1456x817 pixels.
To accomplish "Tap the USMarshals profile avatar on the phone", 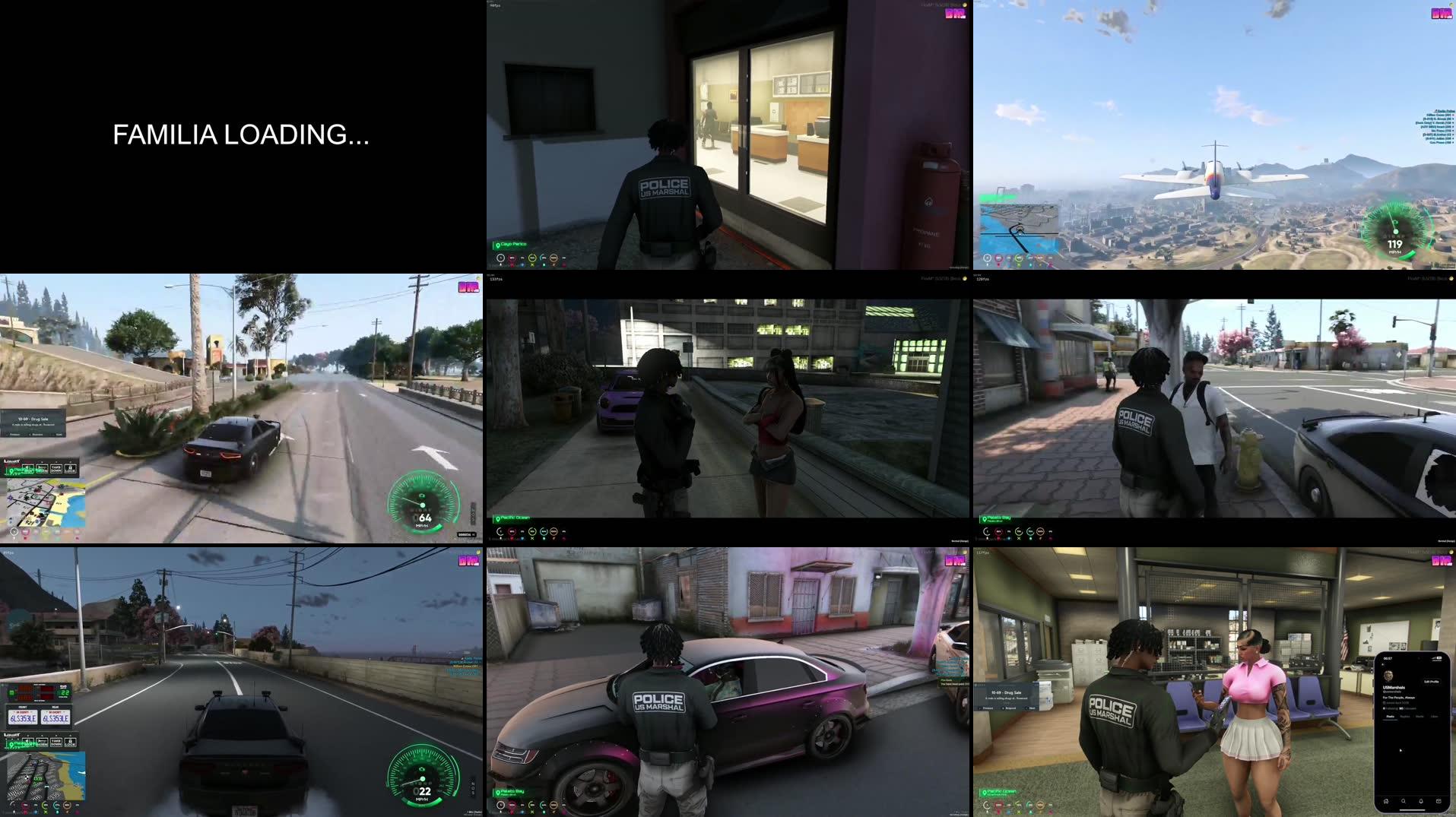I will 1389,675.
